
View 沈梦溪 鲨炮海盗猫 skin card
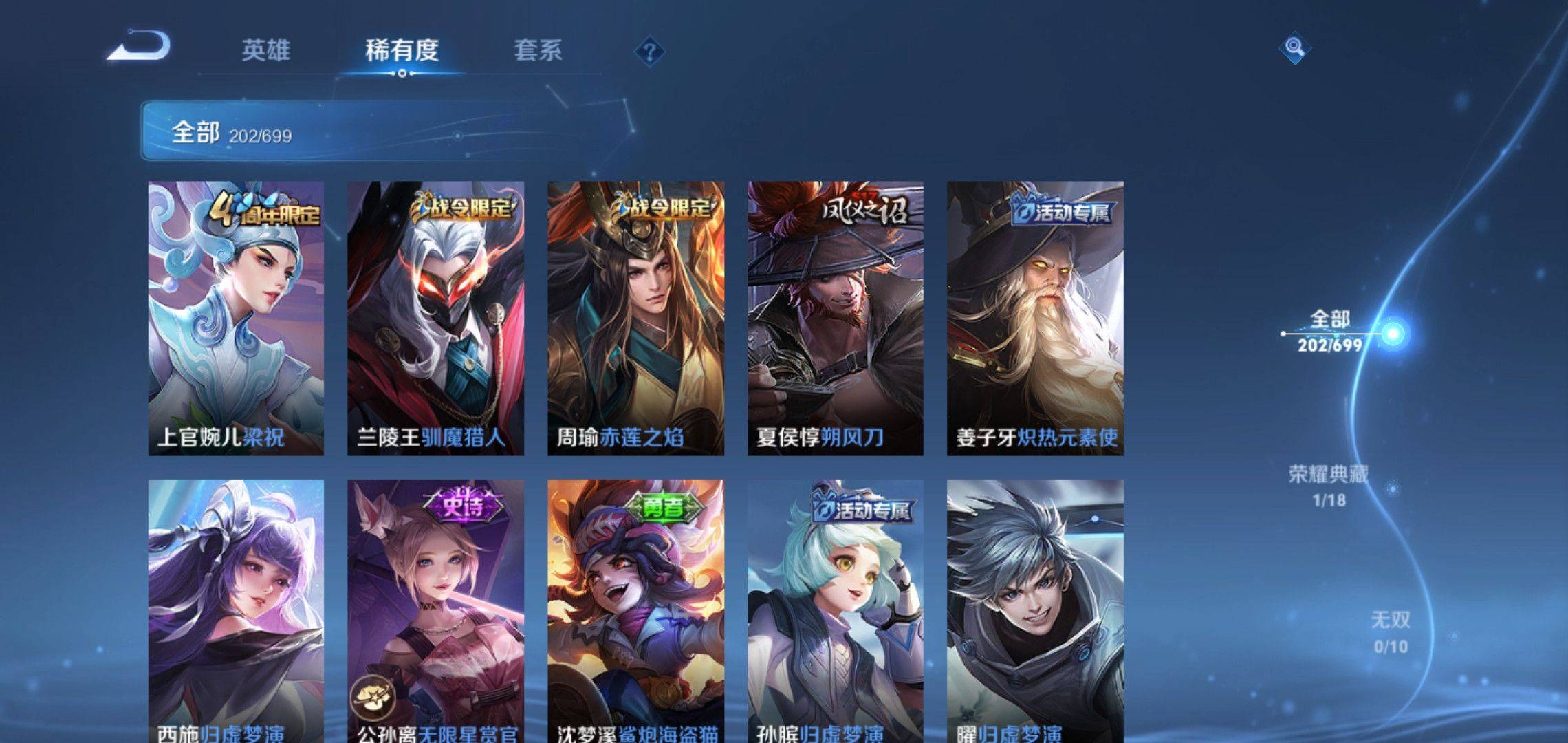pos(635,611)
